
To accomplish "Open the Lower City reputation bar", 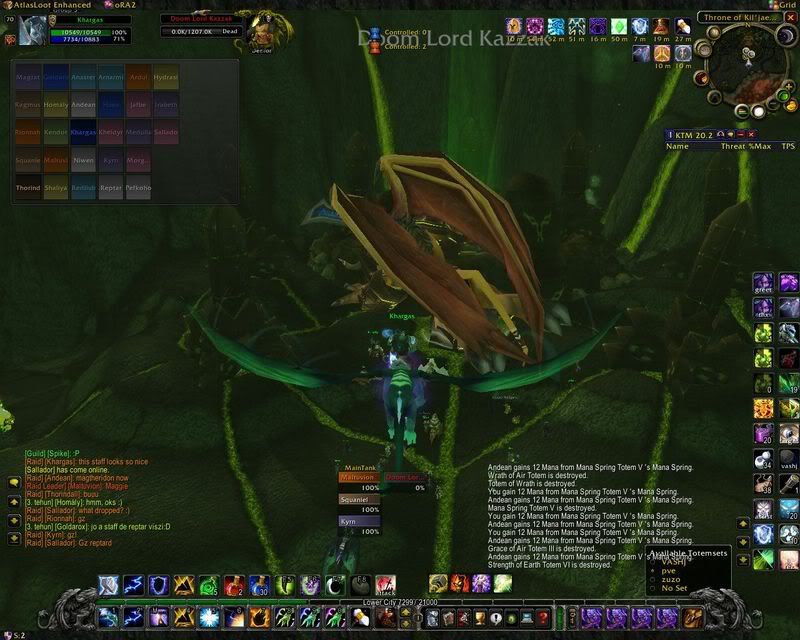I will pos(398,604).
